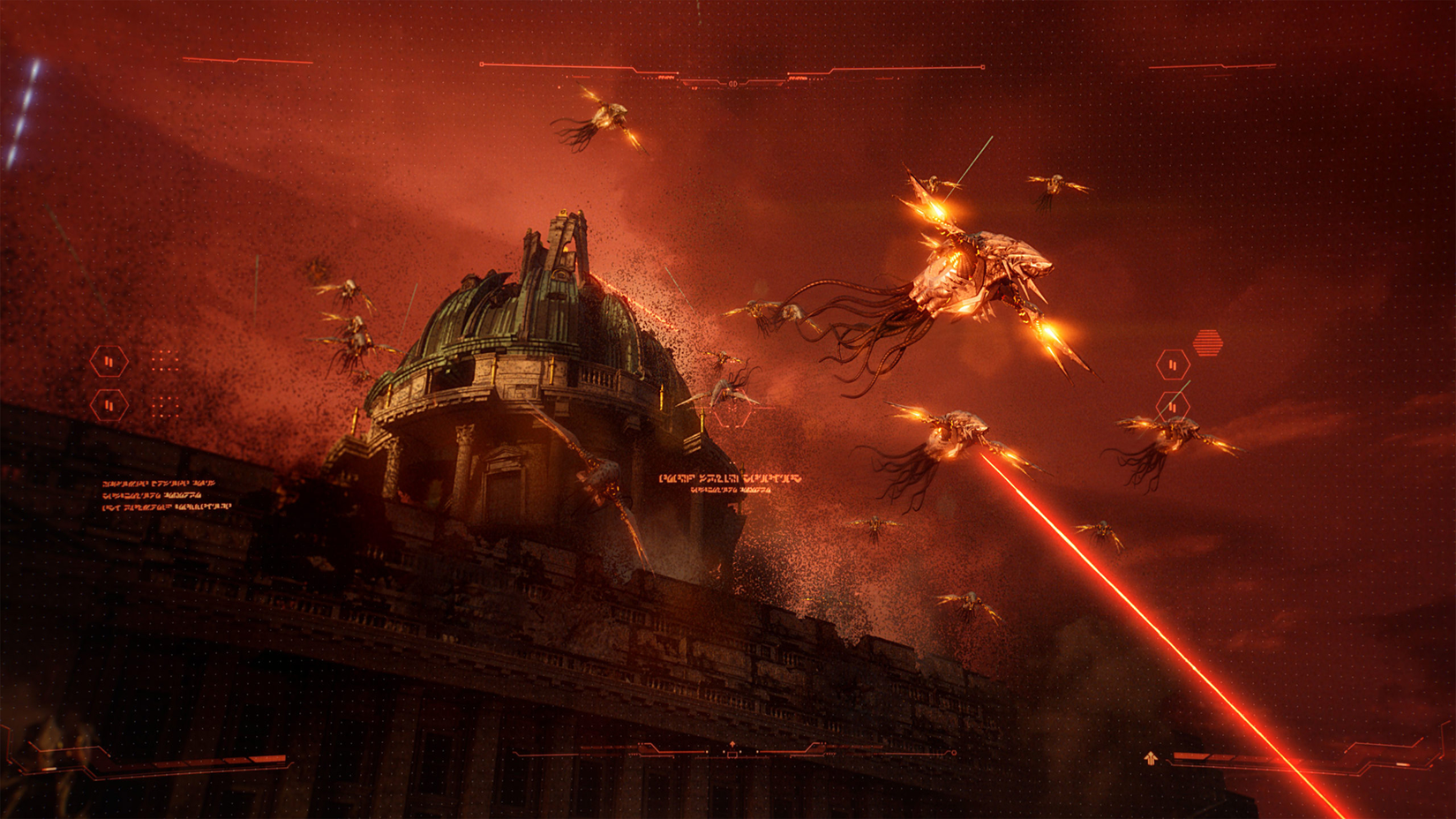Click the lower pause-bar hexagon on the left

coord(109,406)
